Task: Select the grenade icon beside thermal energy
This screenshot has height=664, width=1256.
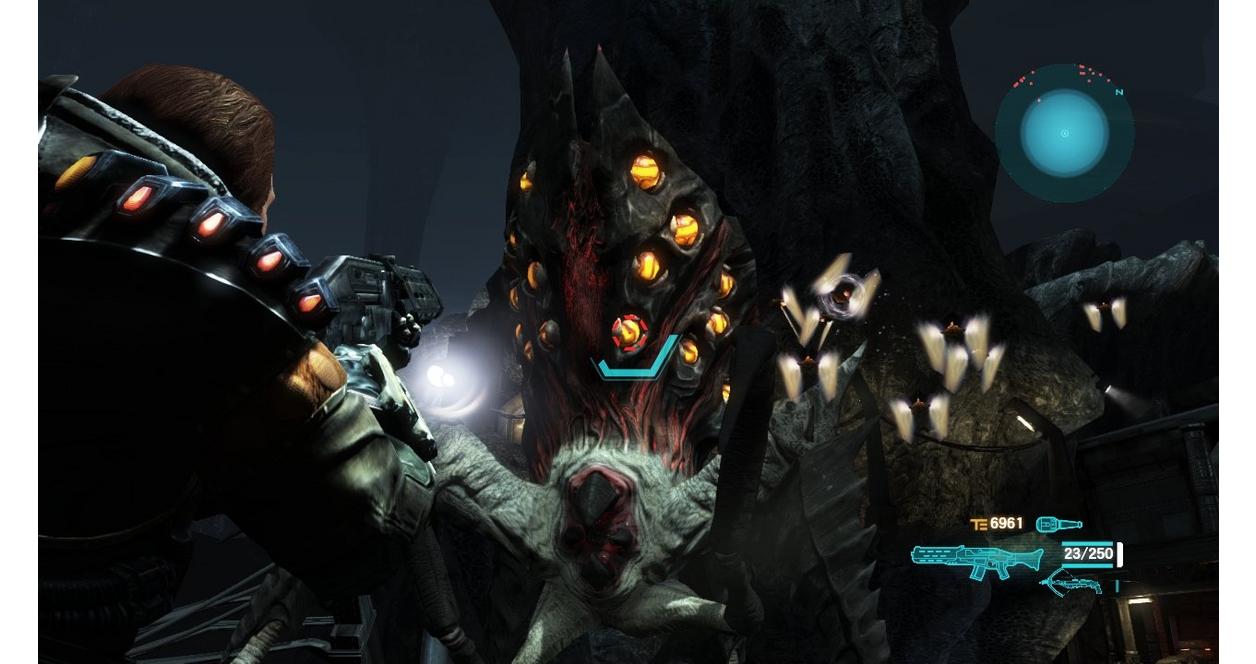Action: [x=1058, y=524]
